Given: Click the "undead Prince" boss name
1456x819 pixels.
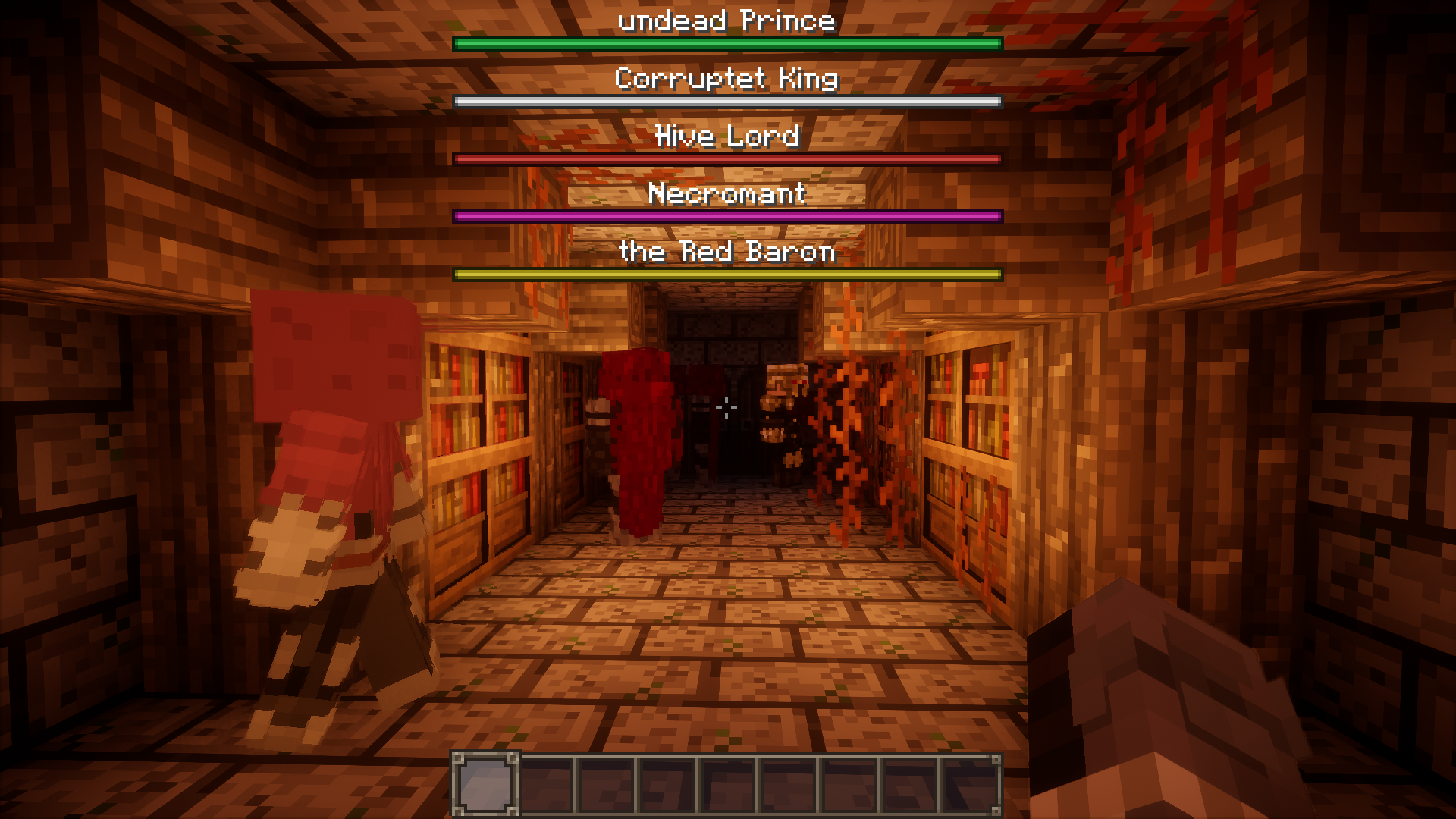Looking at the screenshot, I should (x=726, y=20).
